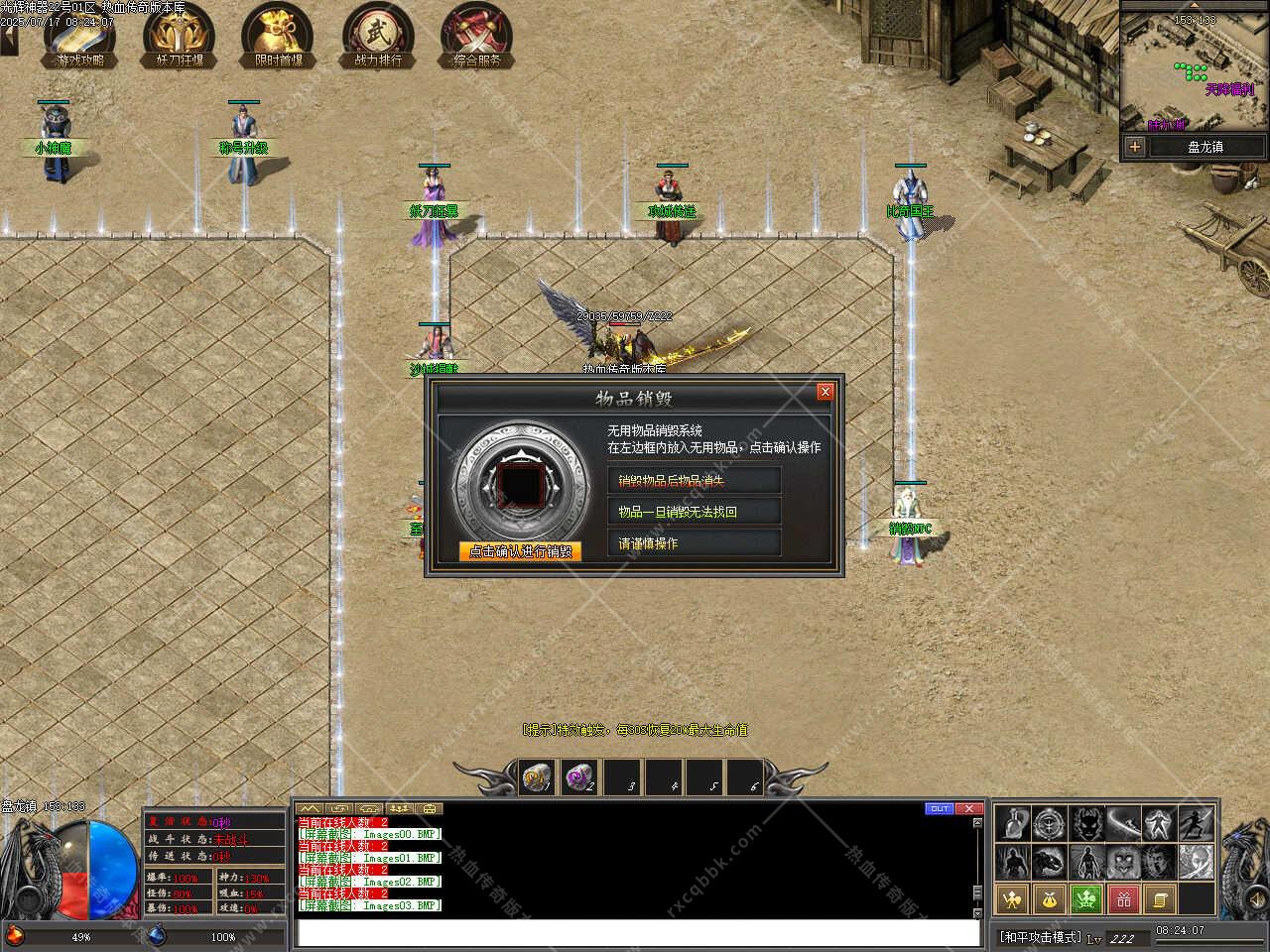Open the scroll icon in the bottom panel
Viewport: 1270px width, 952px height.
tap(1161, 899)
